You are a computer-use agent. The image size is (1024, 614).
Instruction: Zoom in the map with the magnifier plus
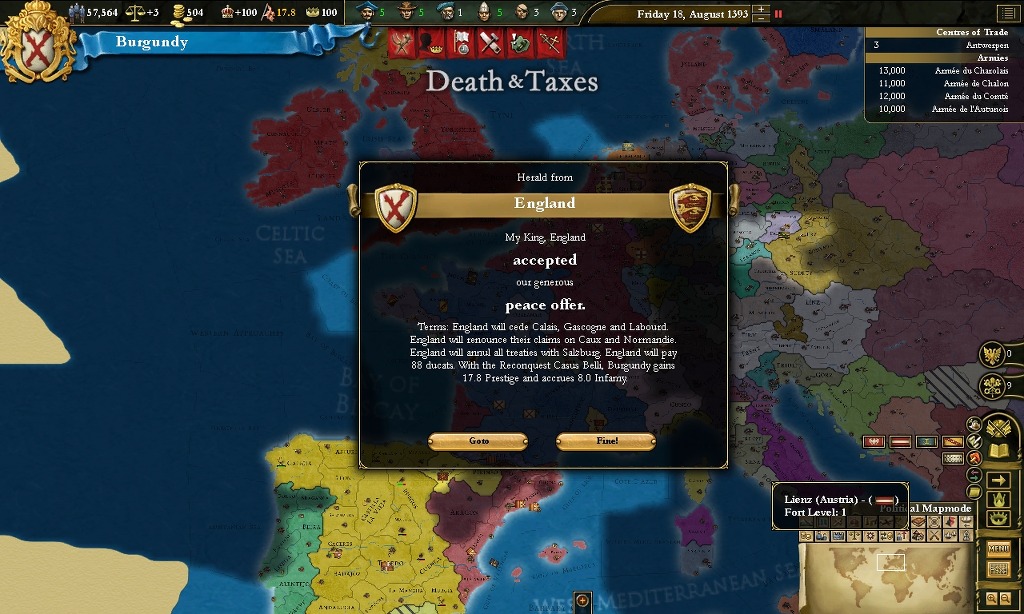click(991, 598)
